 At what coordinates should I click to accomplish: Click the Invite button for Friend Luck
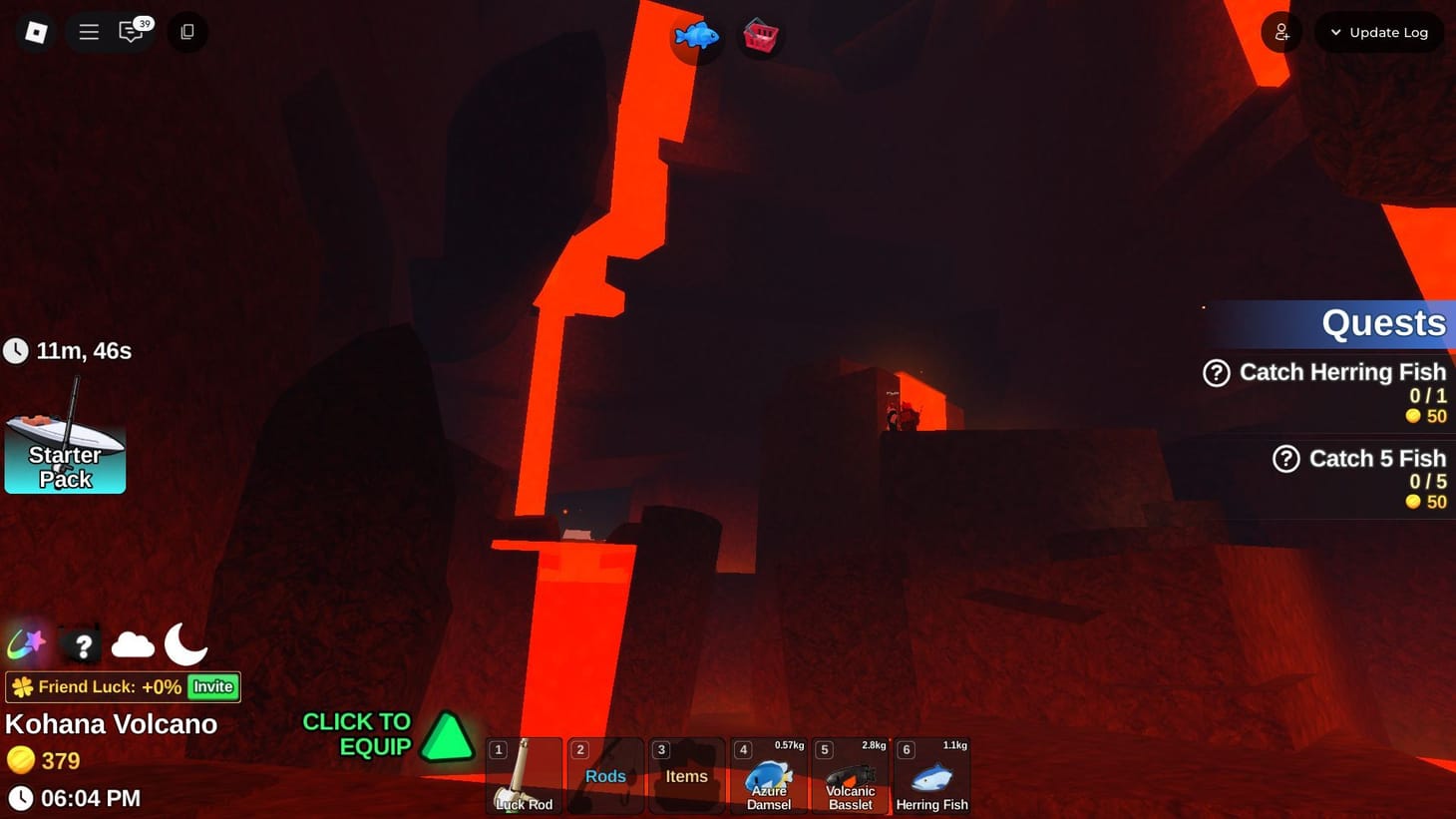point(211,686)
